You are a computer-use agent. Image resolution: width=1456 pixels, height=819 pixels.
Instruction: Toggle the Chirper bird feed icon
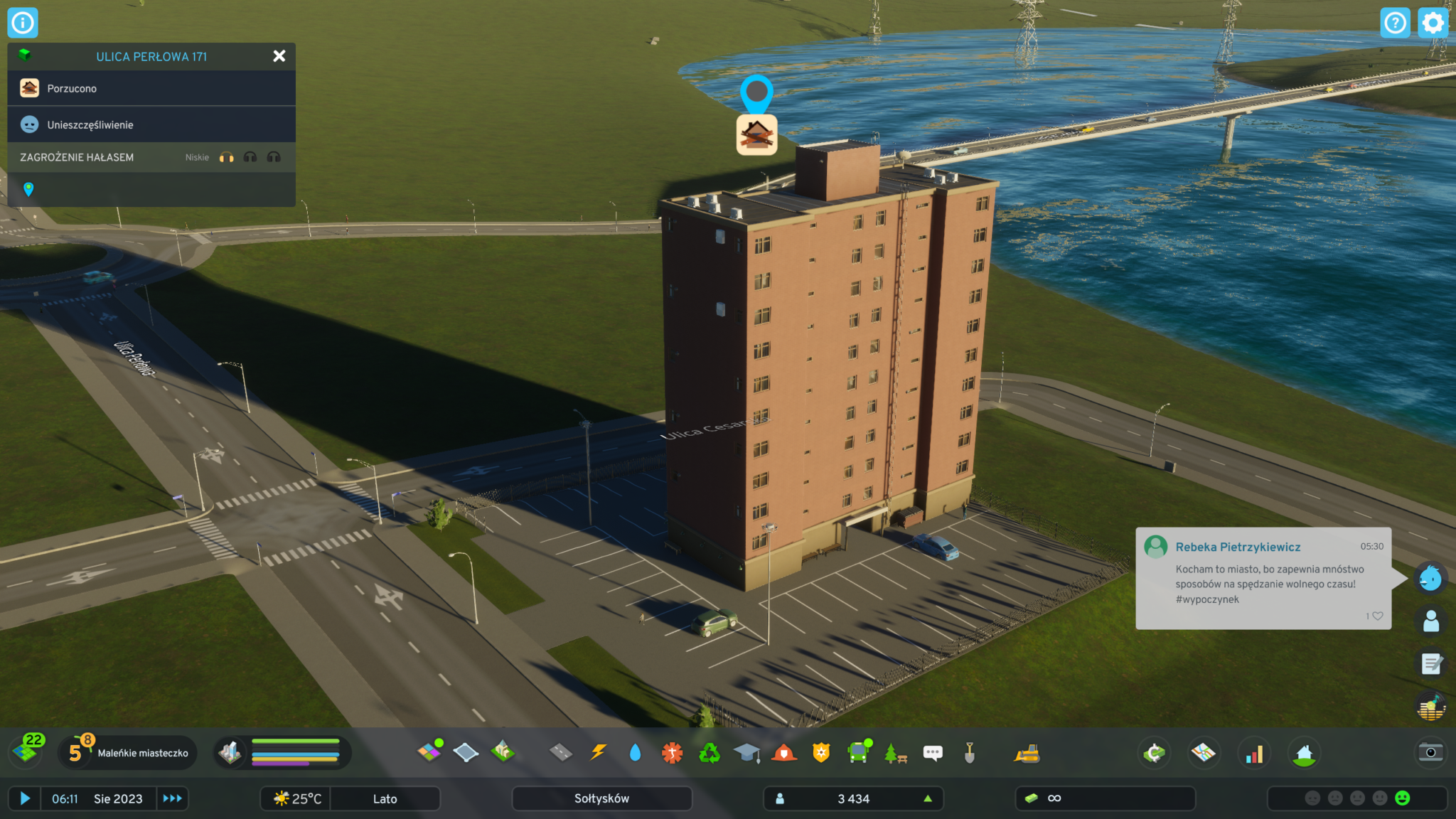(1430, 578)
